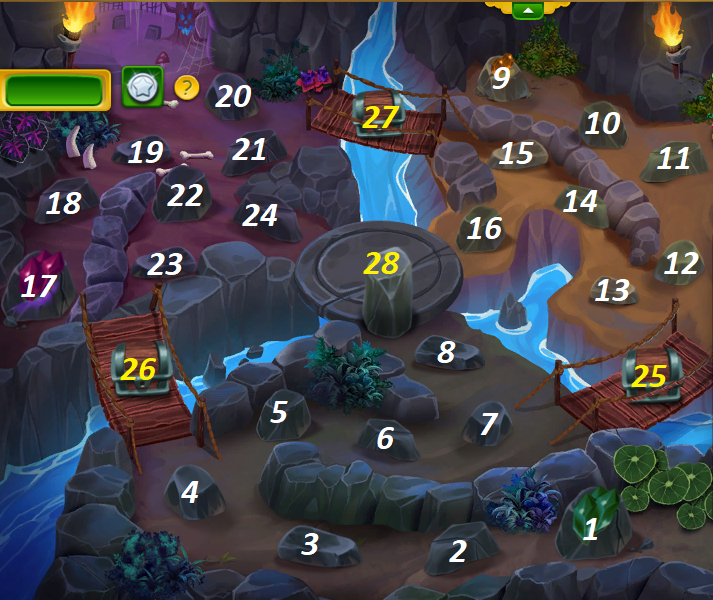Select treasure chest level 26 on bridge
The height and width of the screenshot is (600, 713).
click(x=139, y=369)
